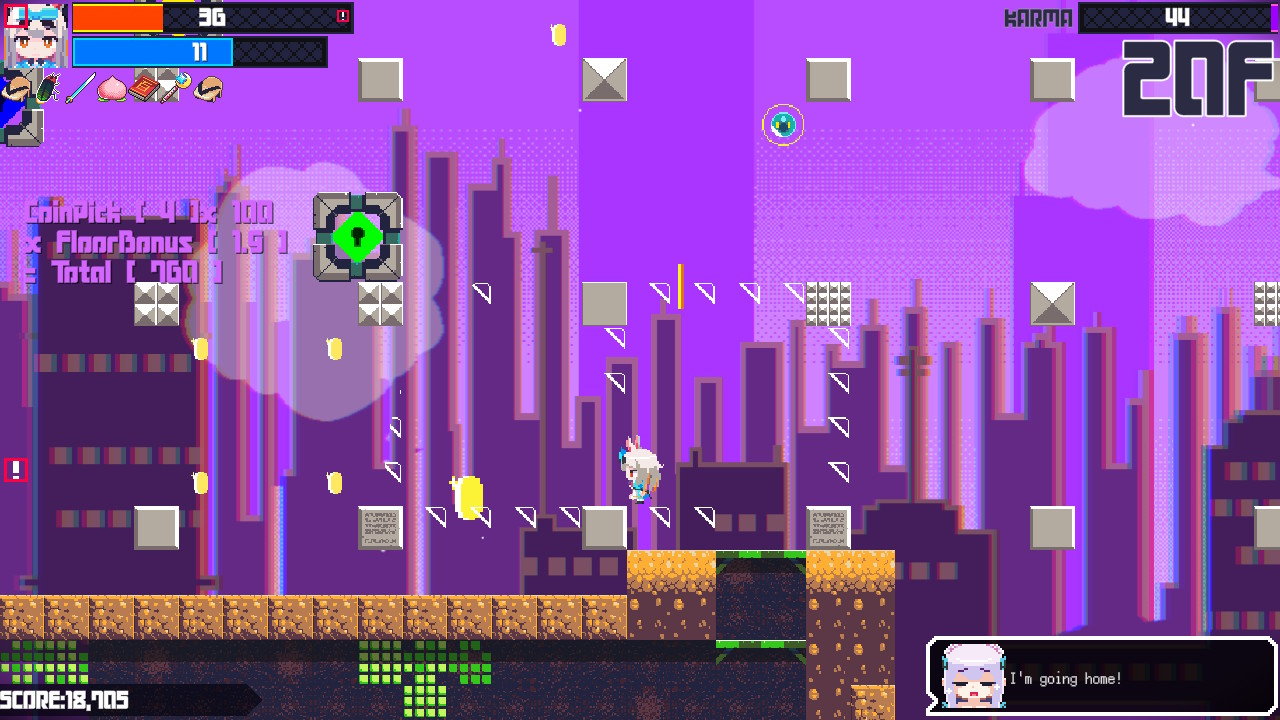Screen dimensions: 1280x720
Task: Select the pink peach item
Action: (111, 89)
